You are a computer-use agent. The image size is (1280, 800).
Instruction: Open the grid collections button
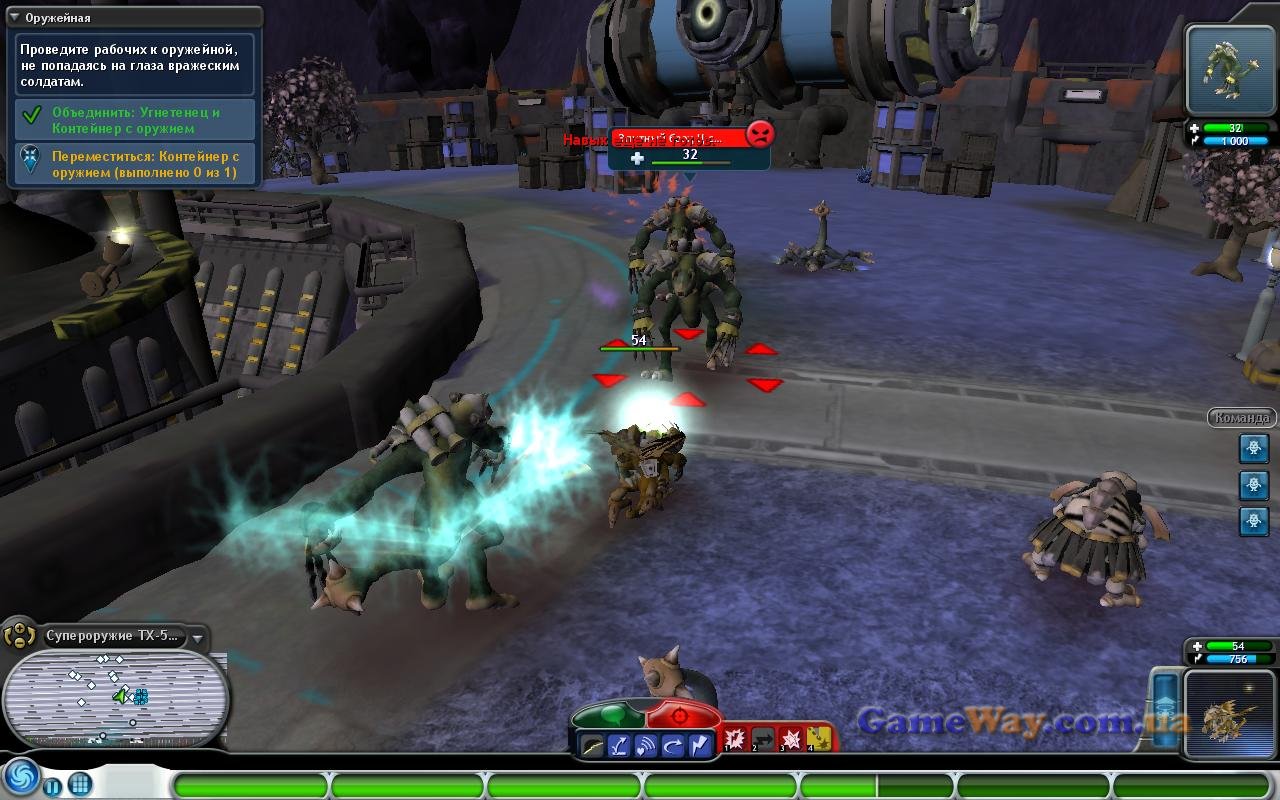(81, 783)
